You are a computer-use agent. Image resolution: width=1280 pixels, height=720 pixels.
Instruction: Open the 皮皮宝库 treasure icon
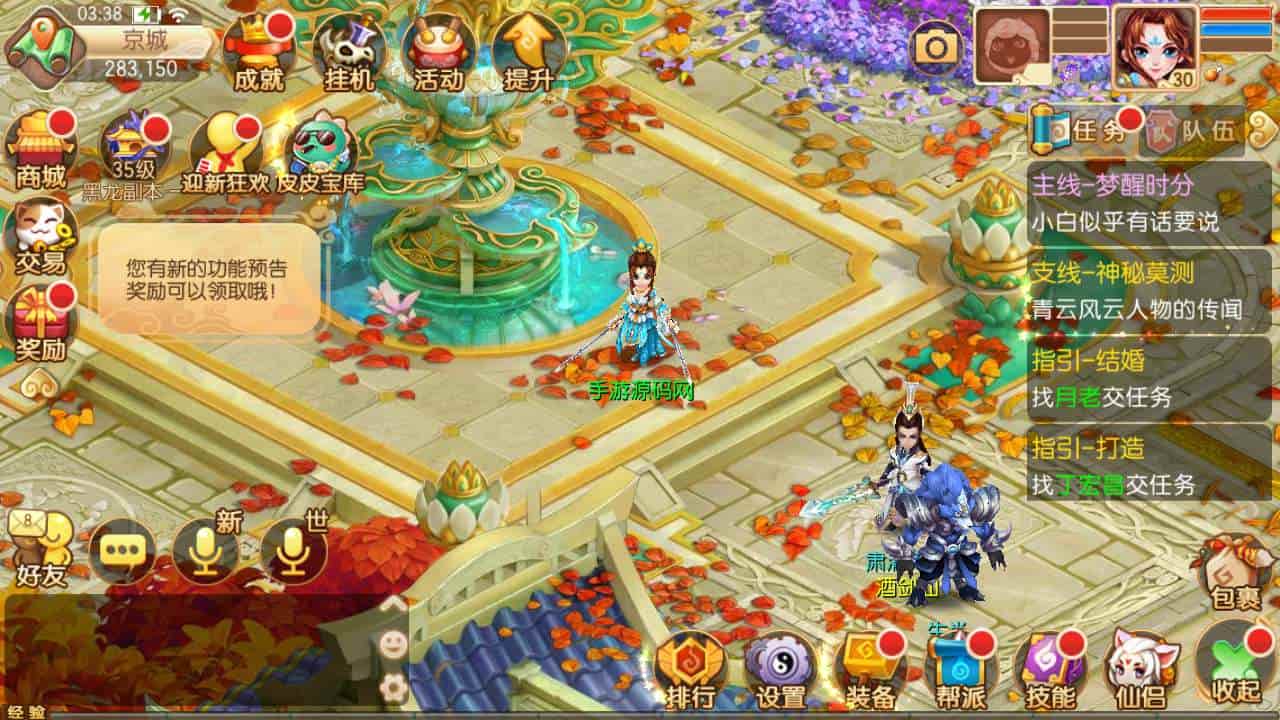click(x=320, y=152)
